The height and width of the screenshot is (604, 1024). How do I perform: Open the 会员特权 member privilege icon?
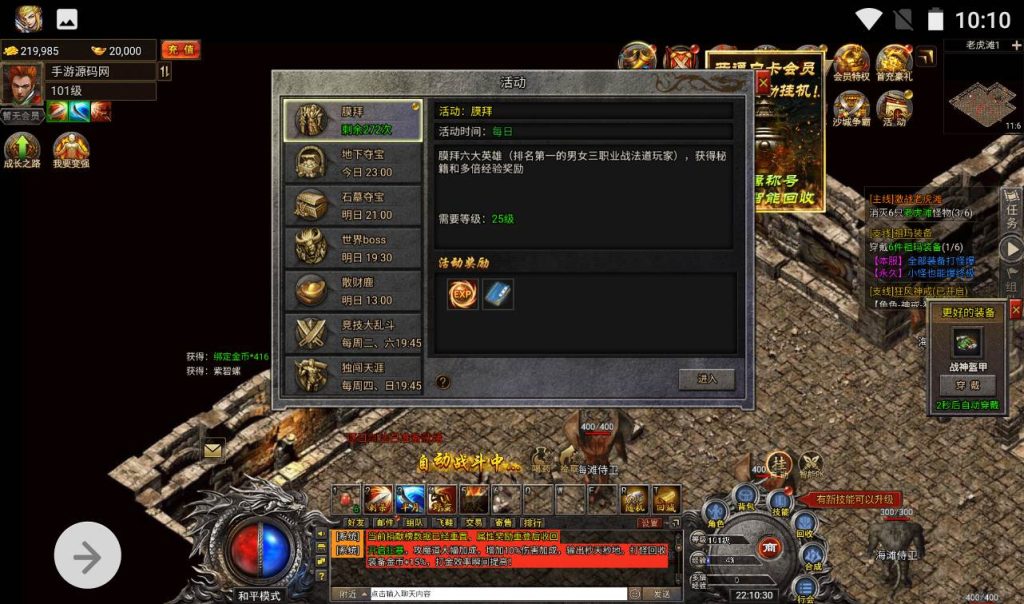coord(851,63)
